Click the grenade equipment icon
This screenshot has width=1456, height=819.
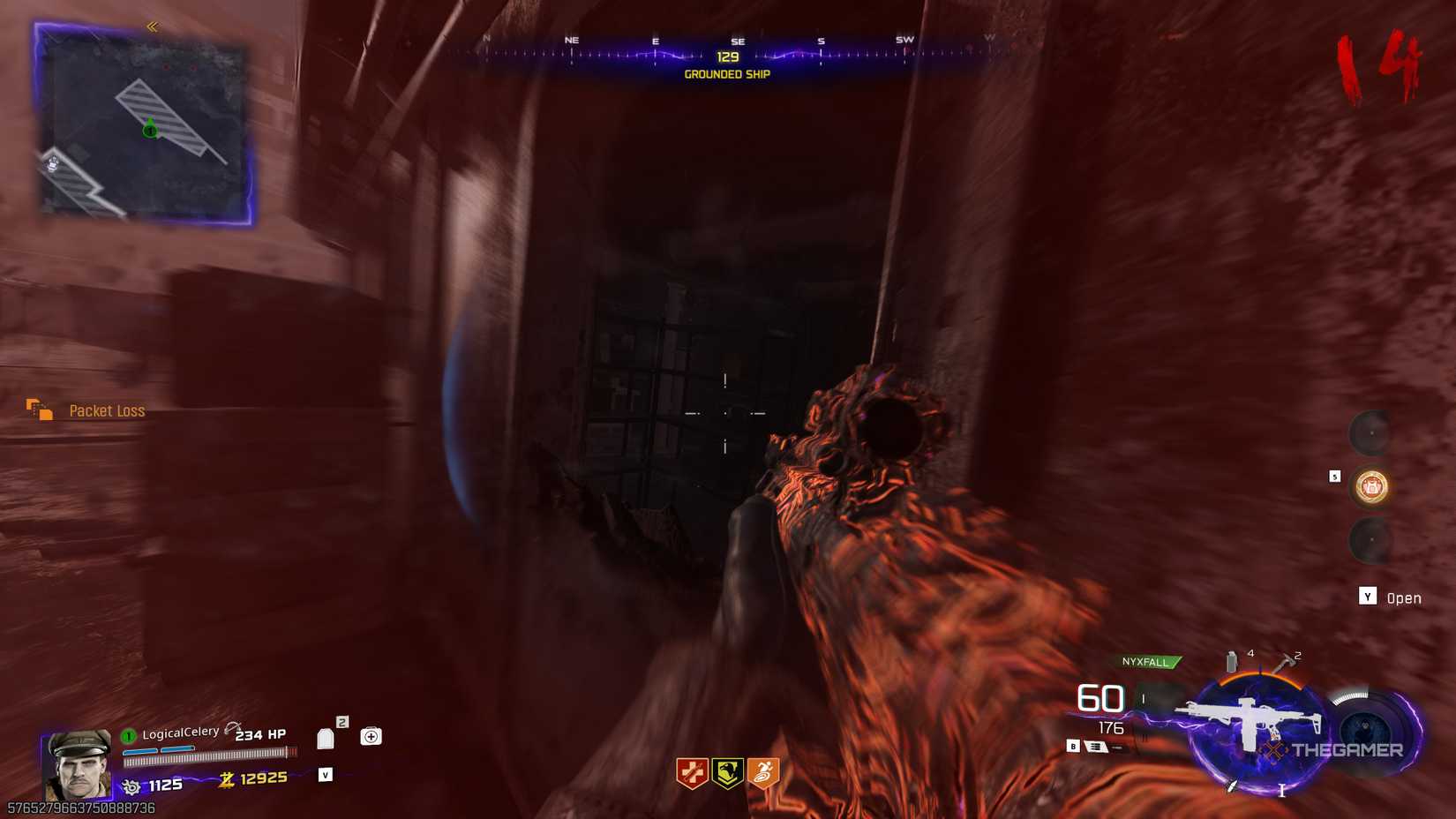(1230, 662)
